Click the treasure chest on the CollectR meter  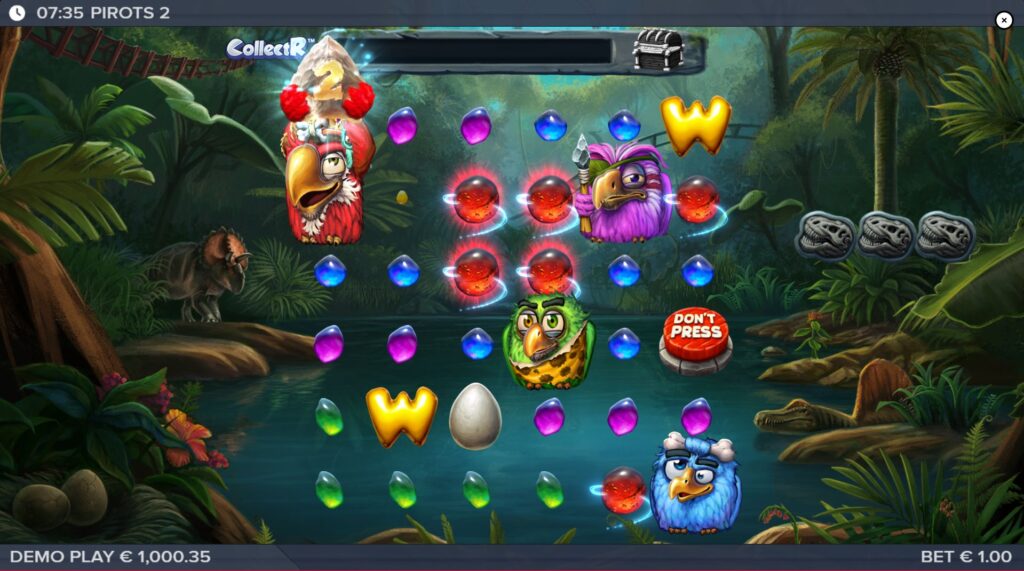(658, 49)
